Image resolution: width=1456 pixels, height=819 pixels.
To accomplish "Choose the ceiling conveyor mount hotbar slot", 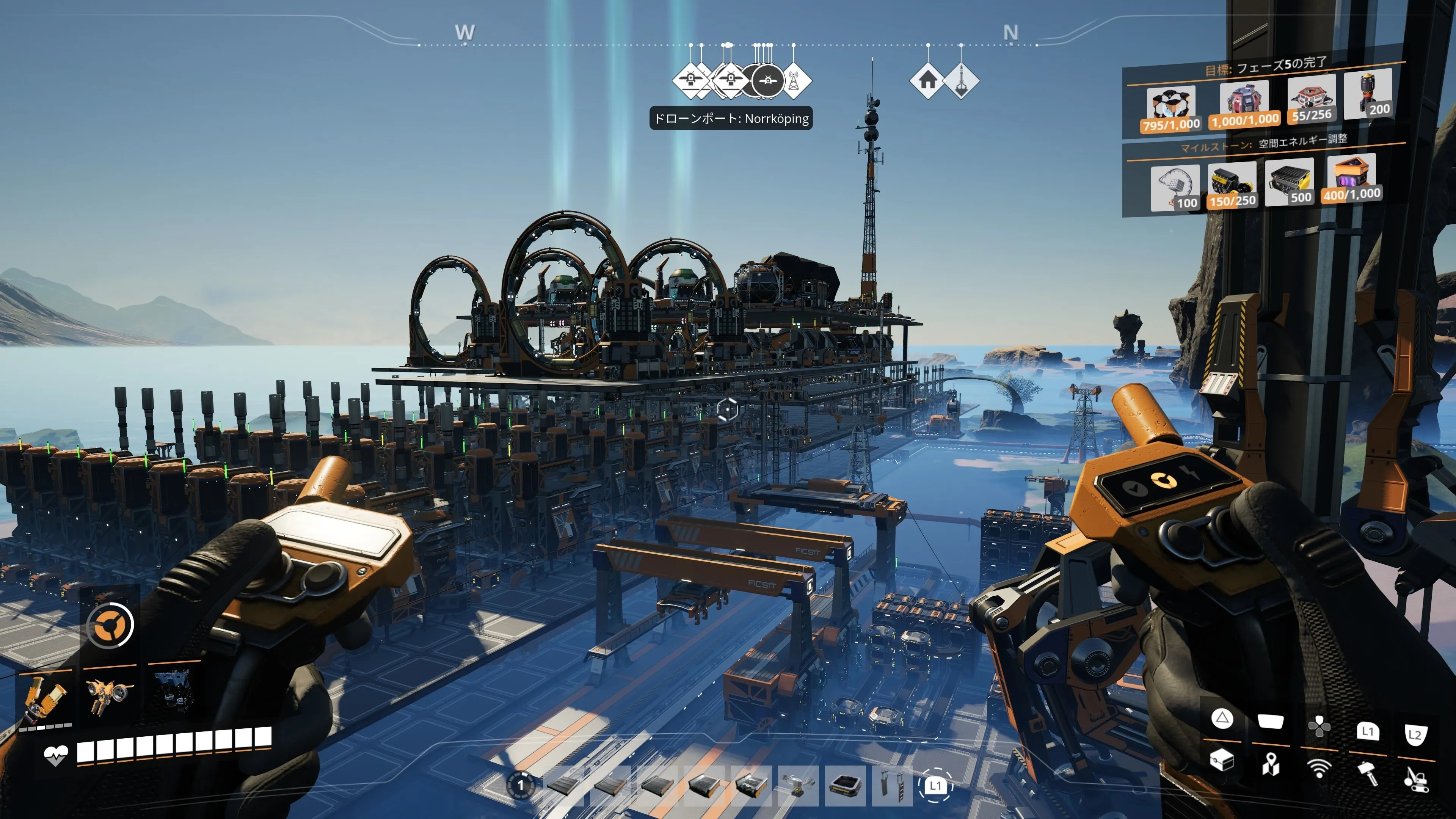I will pos(797,786).
